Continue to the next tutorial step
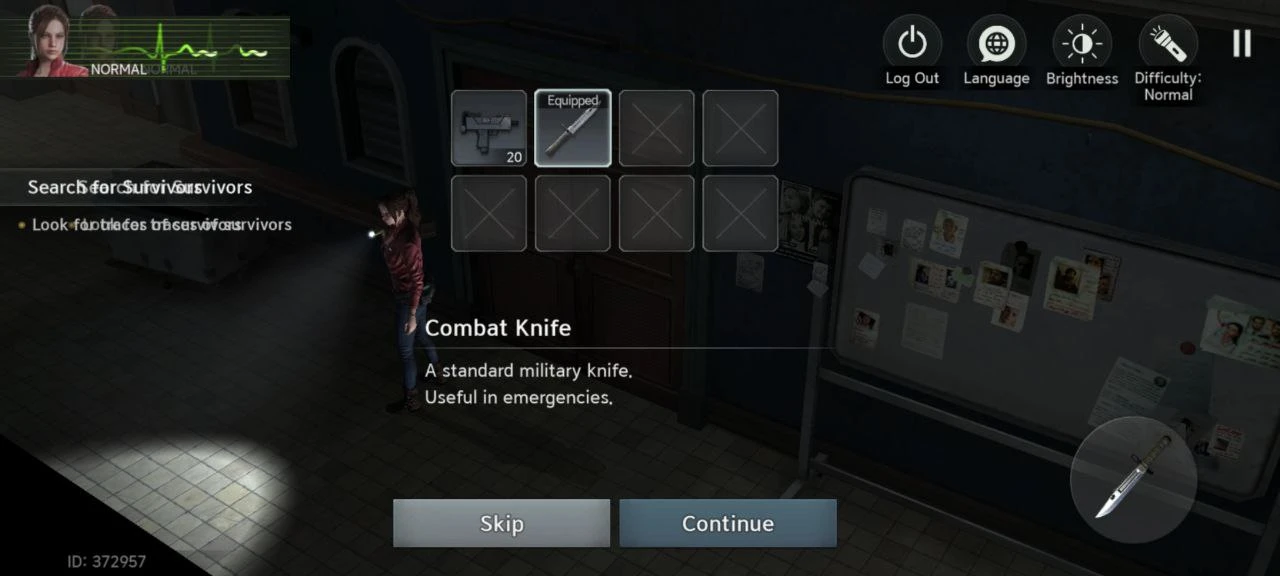 click(728, 523)
